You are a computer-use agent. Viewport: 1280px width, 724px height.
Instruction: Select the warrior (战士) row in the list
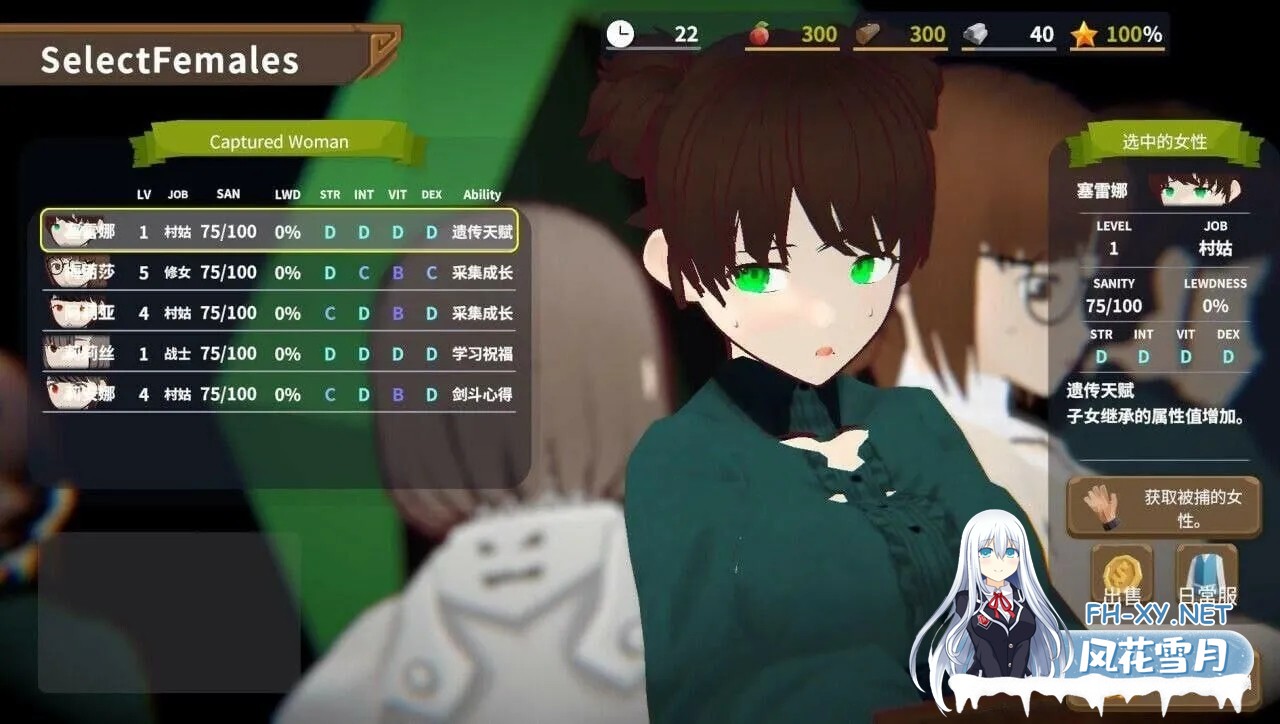coord(280,354)
